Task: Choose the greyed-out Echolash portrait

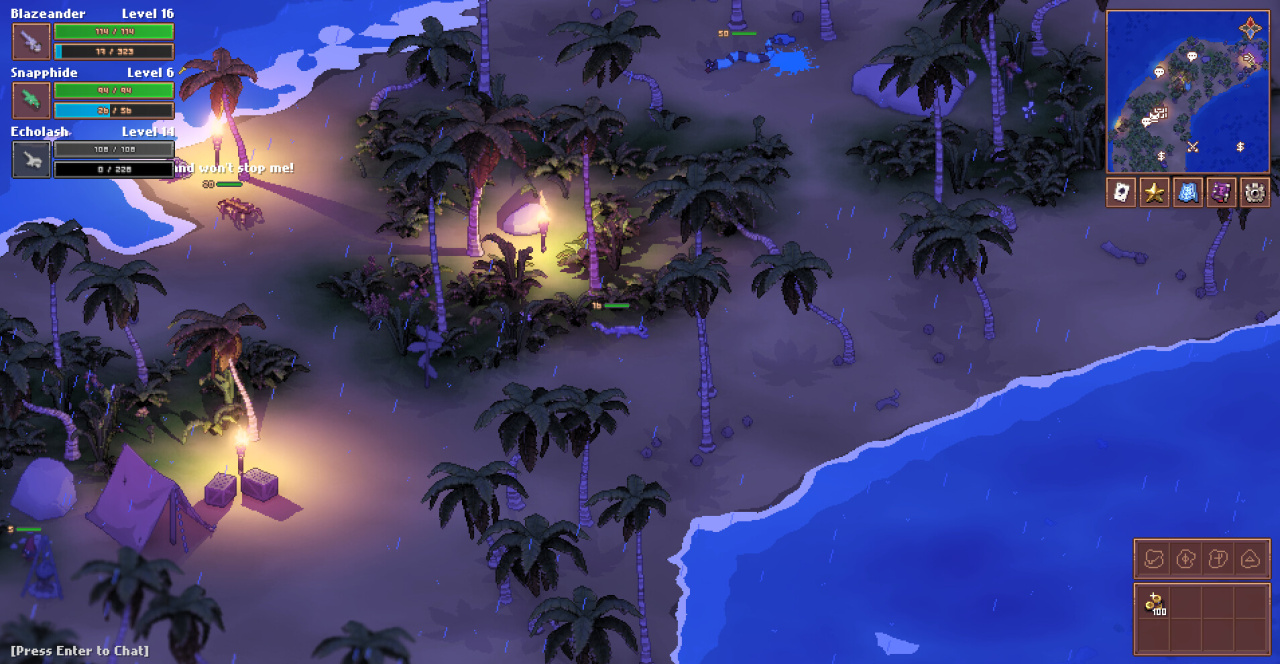Action: point(31,159)
